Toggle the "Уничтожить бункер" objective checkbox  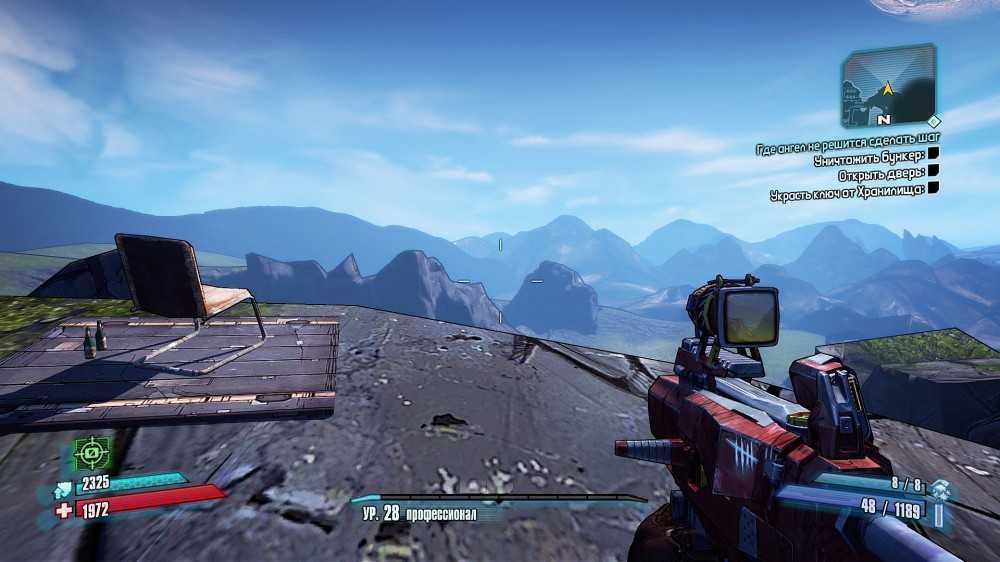pyautogui.click(x=933, y=154)
